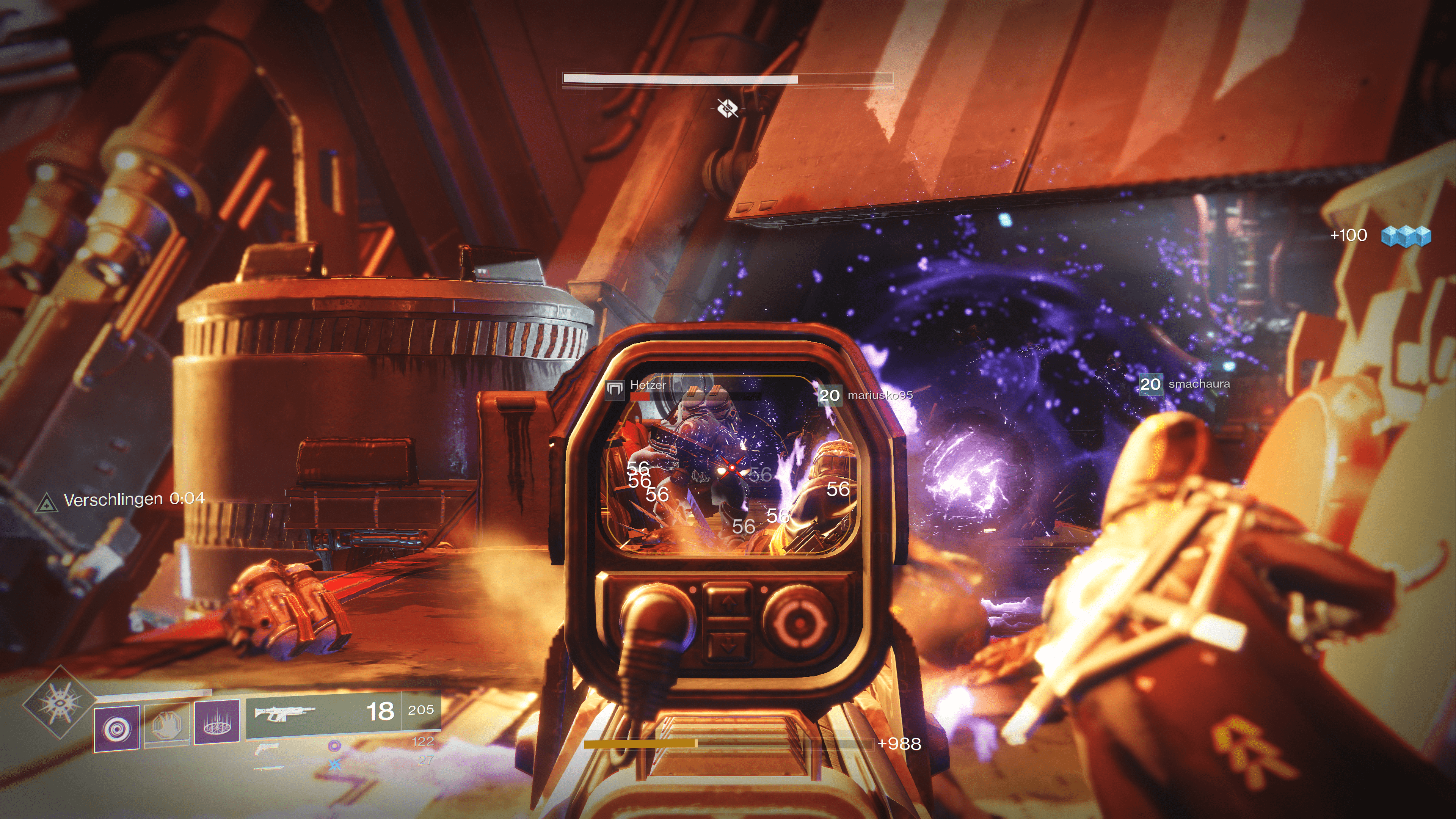Select the objective waypoint marker icon
This screenshot has height=819, width=1456.
click(728, 107)
